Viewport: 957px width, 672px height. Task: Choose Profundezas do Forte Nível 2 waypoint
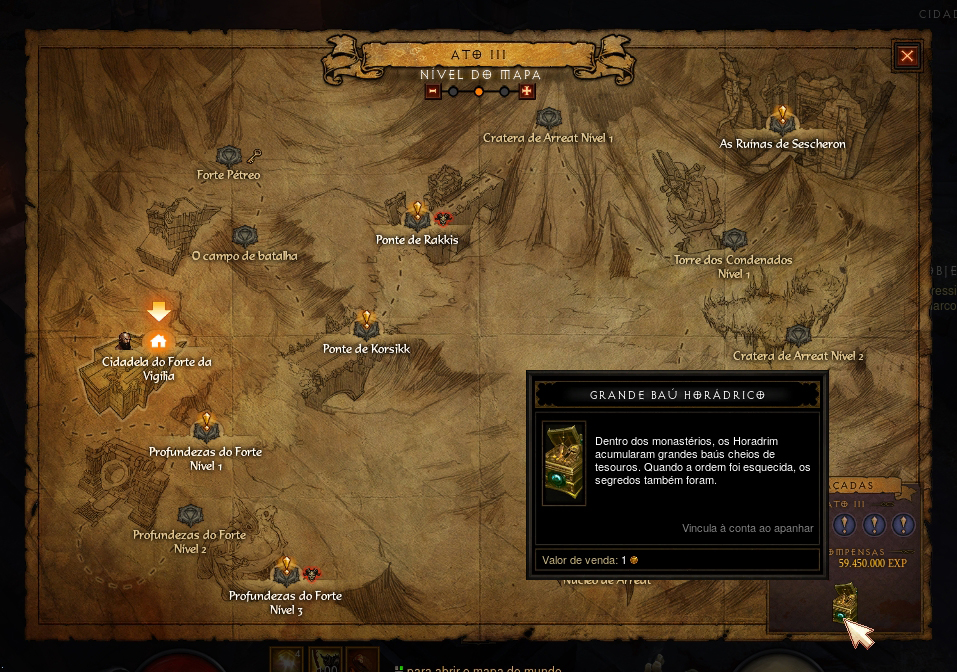pyautogui.click(x=190, y=515)
